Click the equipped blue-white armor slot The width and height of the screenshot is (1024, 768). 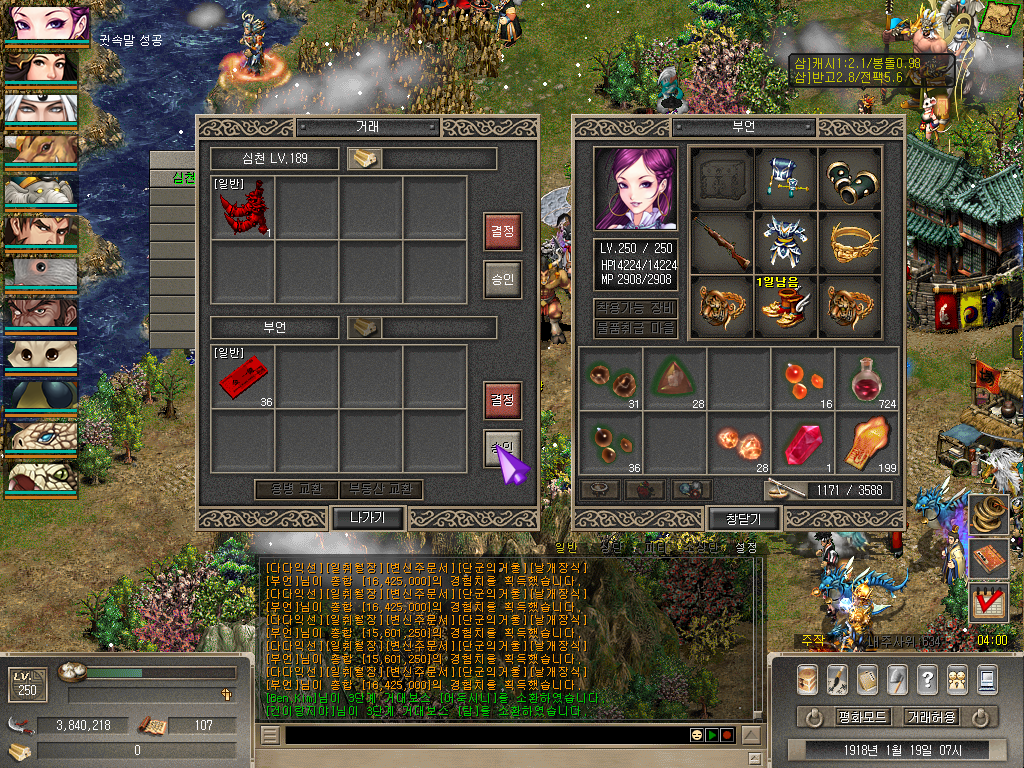coord(786,243)
